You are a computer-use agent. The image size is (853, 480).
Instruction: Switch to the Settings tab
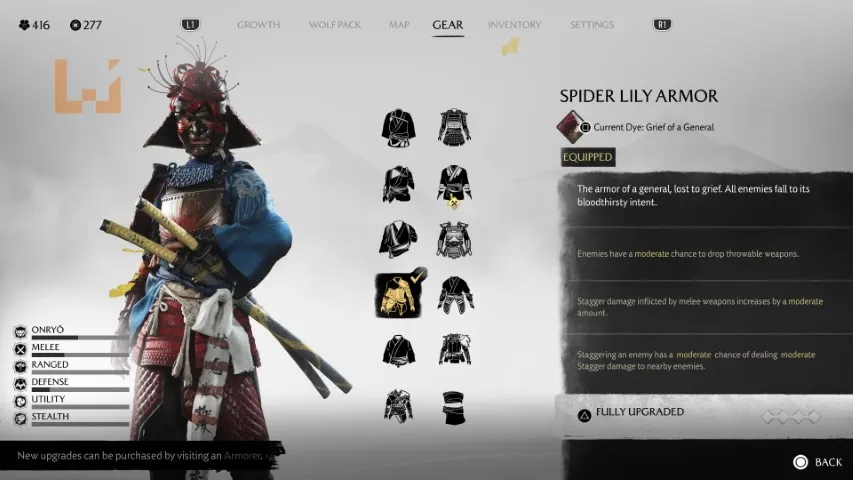[592, 25]
